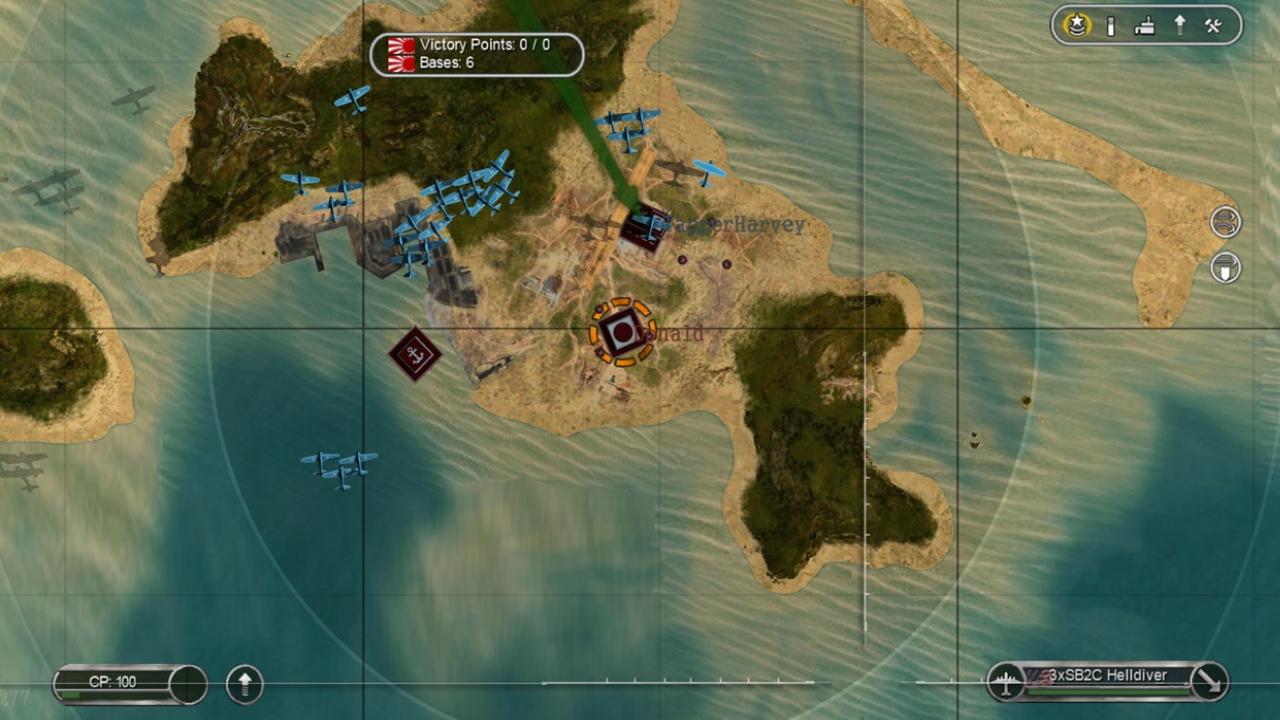Image resolution: width=1280 pixels, height=720 pixels.
Task: Click the submarine icon on the right edge
Action: pyautogui.click(x=1224, y=222)
